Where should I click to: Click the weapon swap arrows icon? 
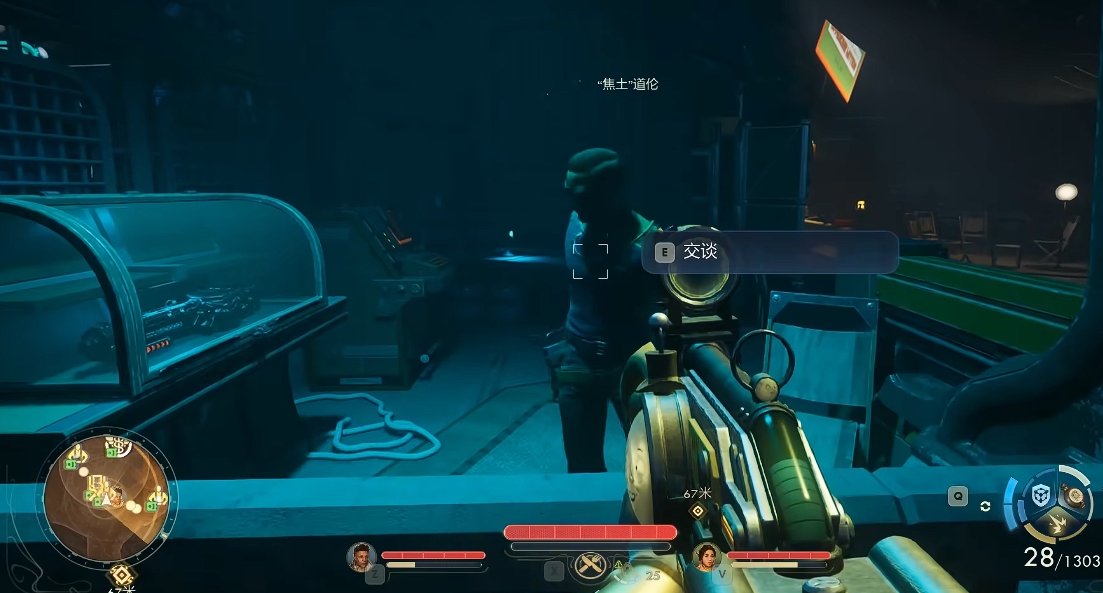click(x=986, y=506)
